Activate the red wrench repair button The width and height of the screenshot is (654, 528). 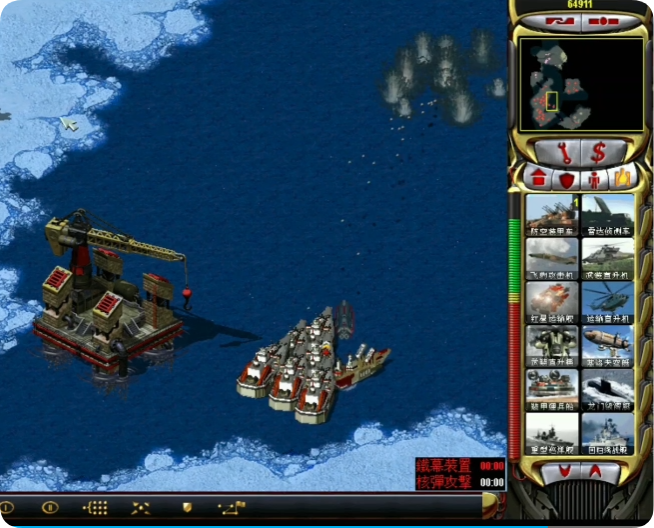click(562, 153)
